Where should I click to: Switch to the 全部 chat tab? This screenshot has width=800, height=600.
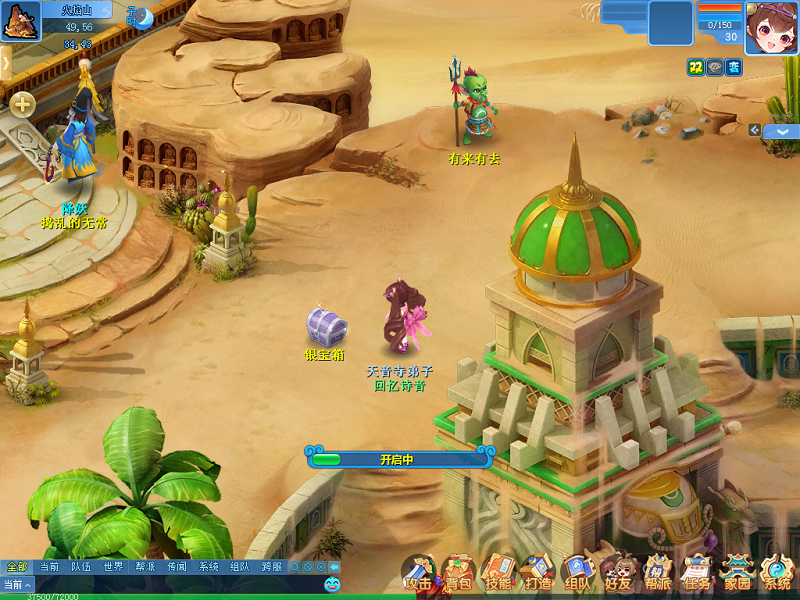point(17,567)
